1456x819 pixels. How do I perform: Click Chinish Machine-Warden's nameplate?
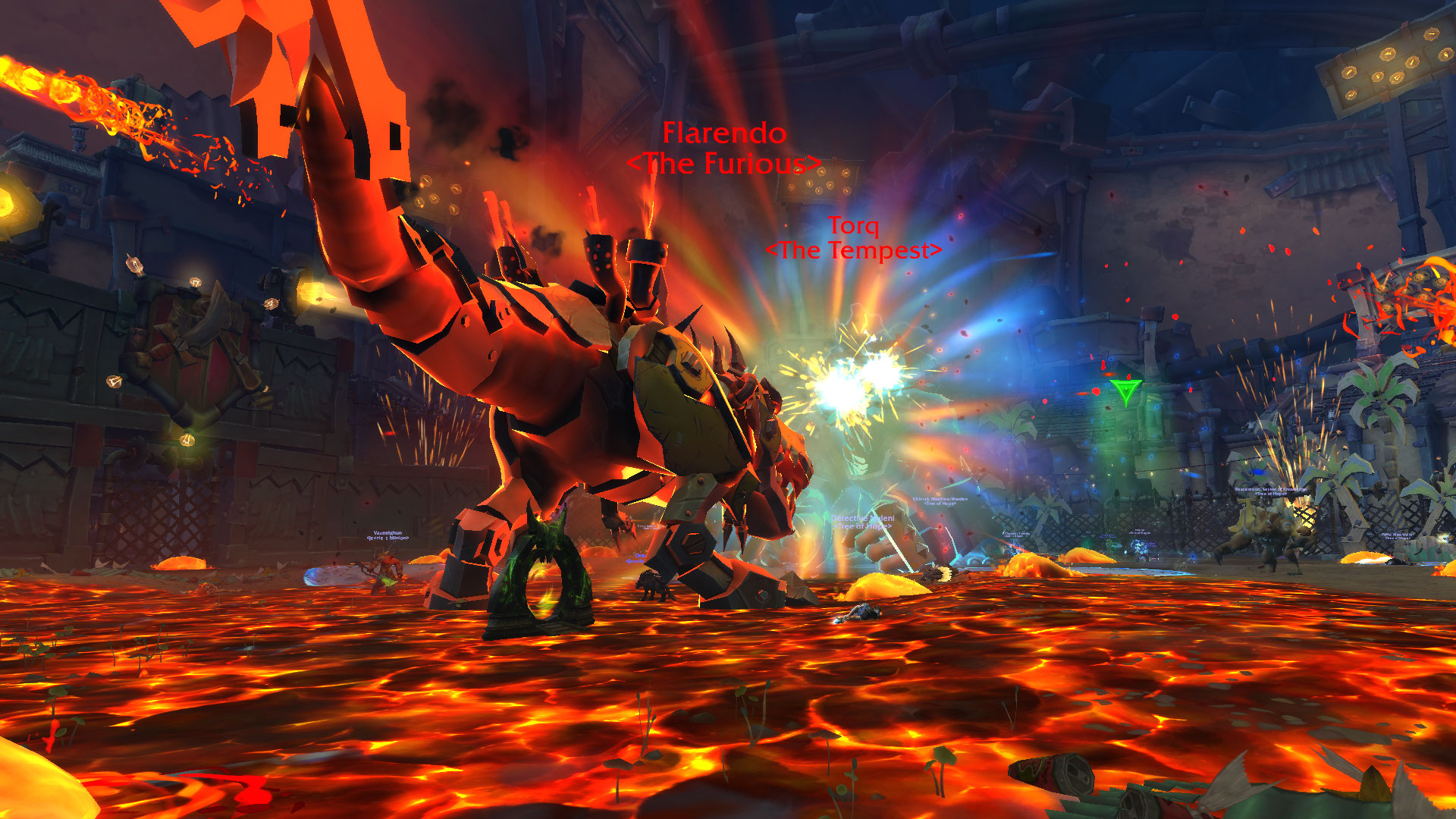point(939,500)
